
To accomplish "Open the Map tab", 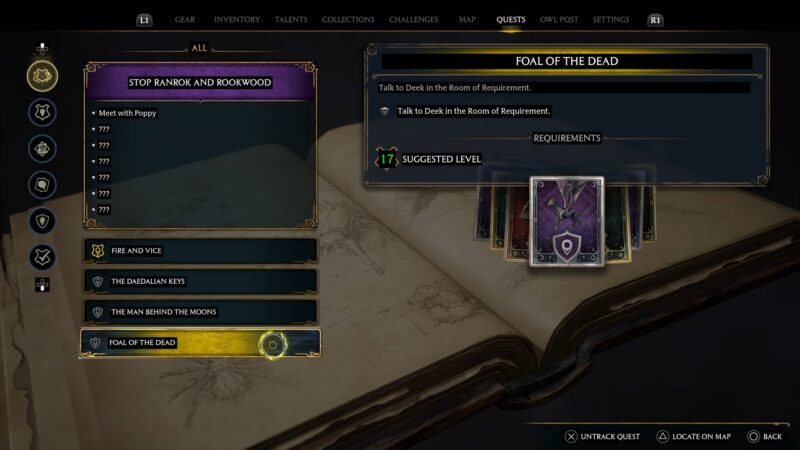I will click(467, 19).
